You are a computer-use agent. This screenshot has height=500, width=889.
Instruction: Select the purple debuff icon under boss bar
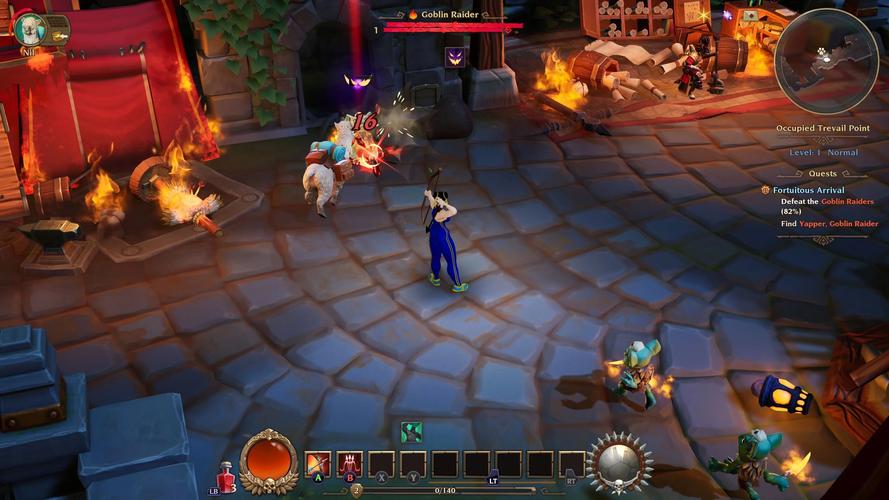(454, 57)
